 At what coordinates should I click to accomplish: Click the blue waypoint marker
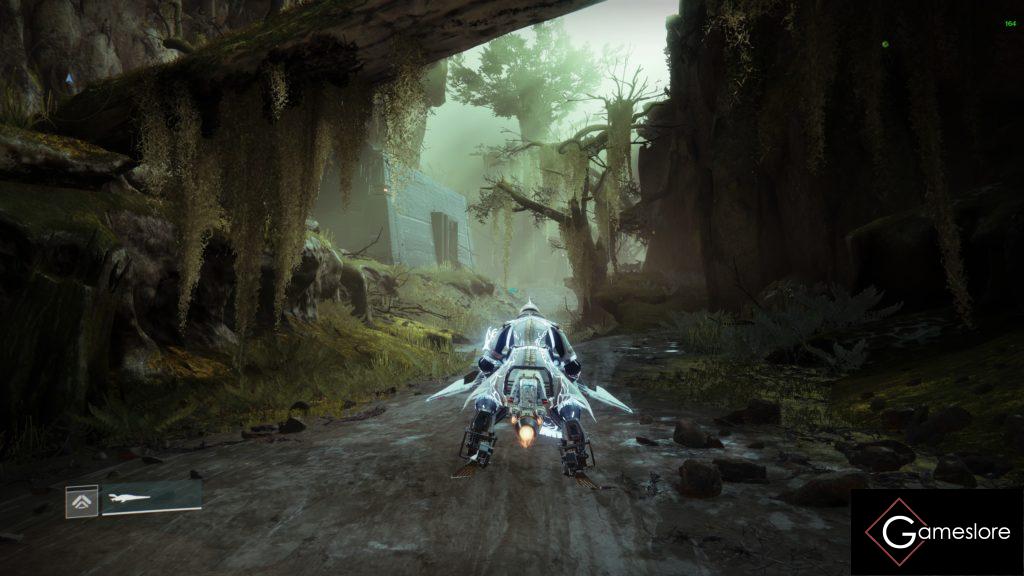pos(69,78)
